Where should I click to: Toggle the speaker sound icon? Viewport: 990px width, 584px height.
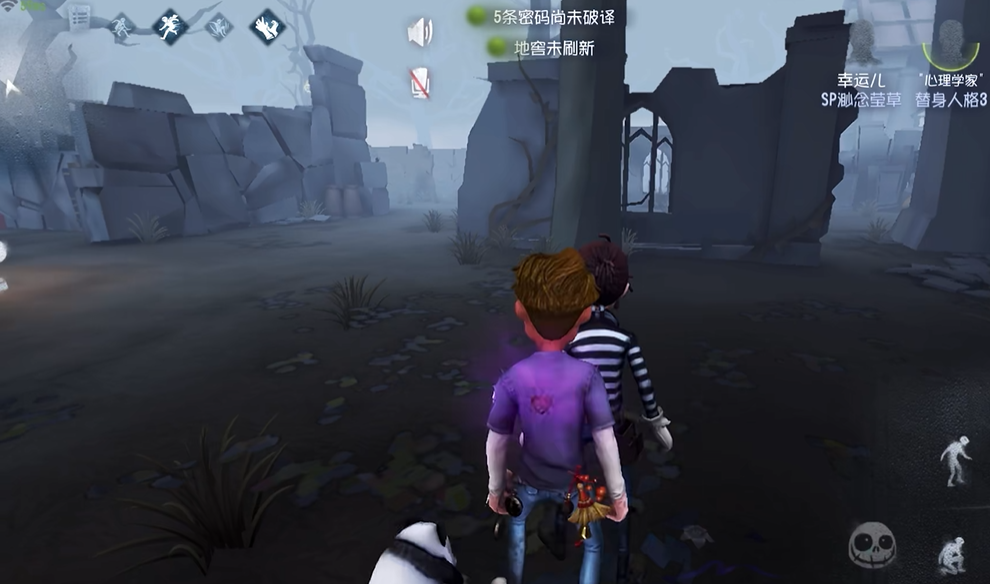420,33
